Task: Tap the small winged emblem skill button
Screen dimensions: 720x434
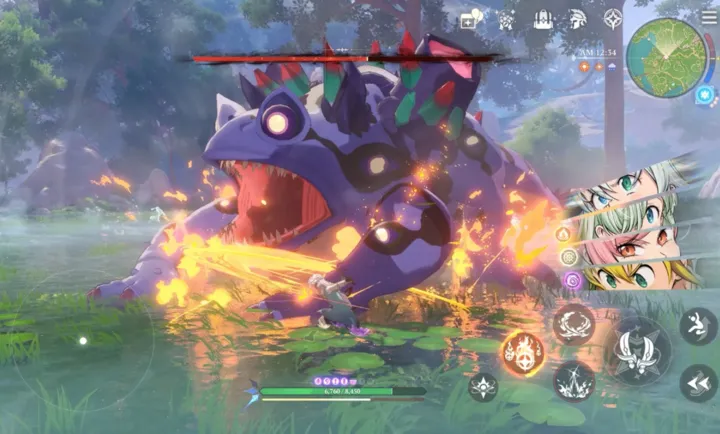Action: [483, 387]
